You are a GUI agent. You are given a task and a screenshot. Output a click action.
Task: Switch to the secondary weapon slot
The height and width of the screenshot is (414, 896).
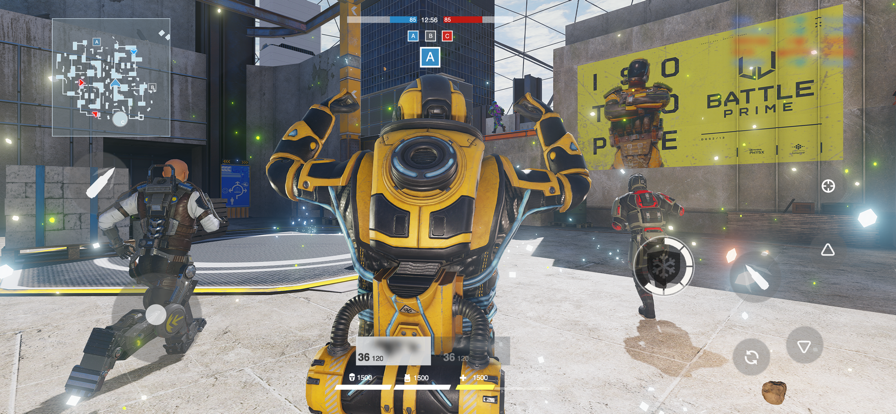(x=472, y=353)
